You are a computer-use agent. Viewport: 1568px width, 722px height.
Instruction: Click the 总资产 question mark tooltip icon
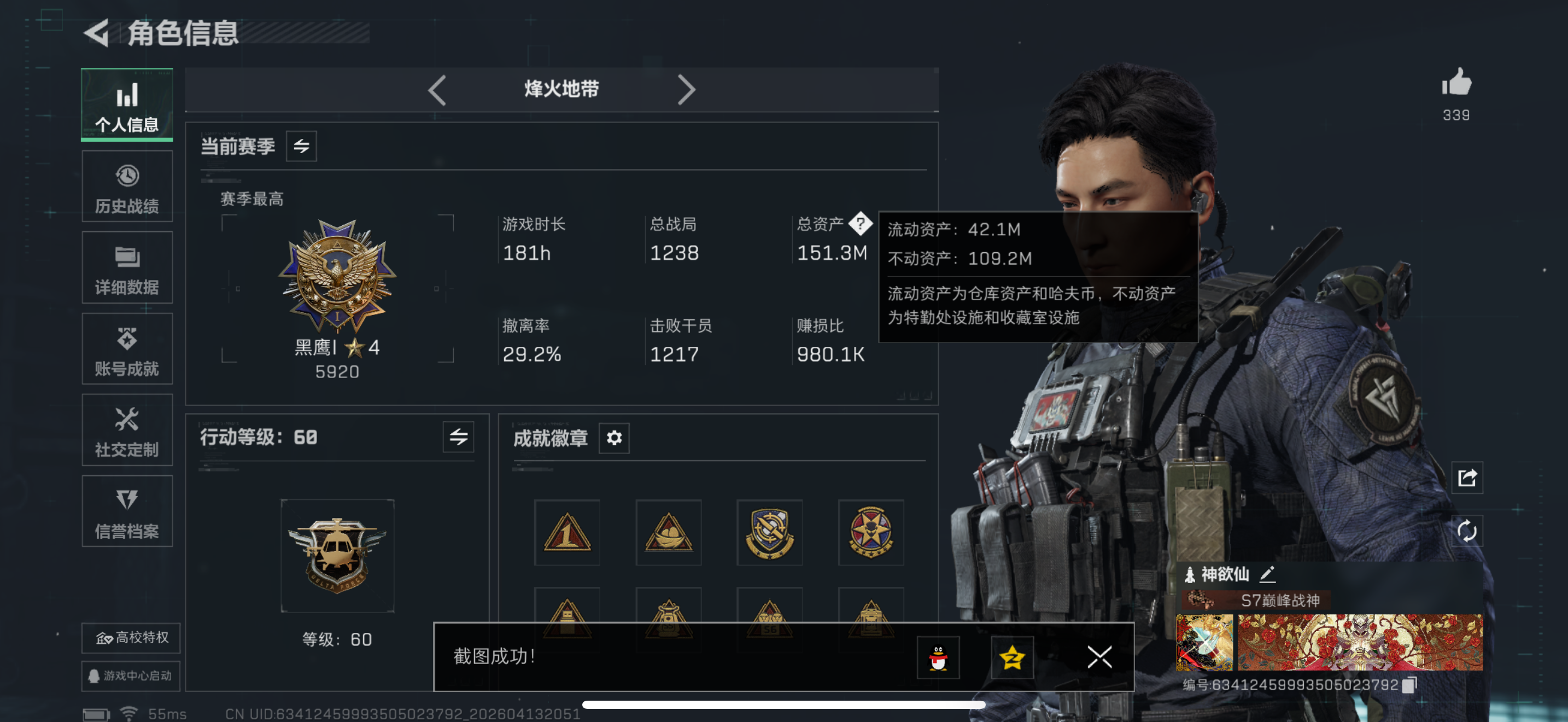(x=860, y=223)
